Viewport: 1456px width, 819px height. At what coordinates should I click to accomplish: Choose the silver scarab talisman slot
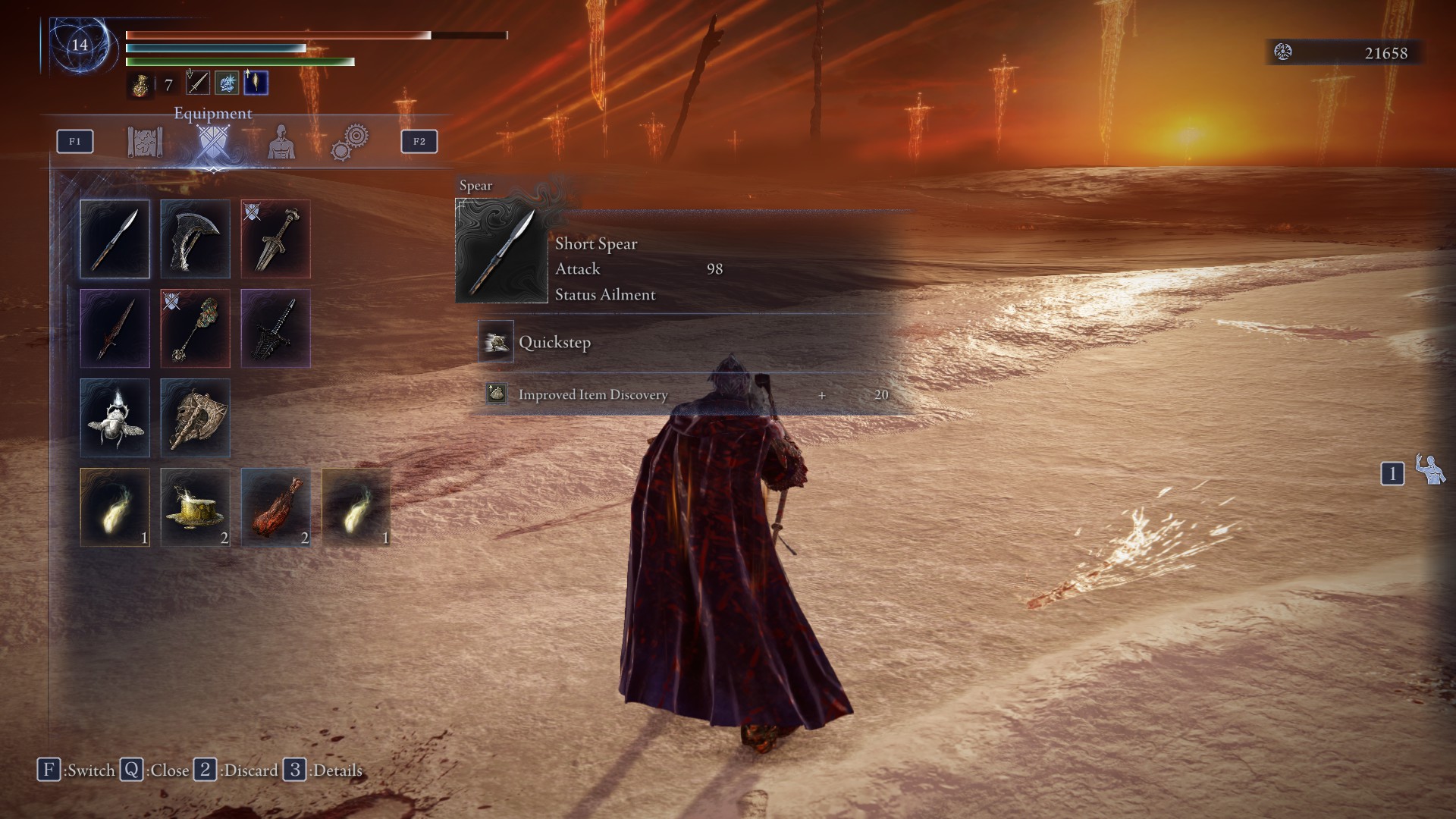pyautogui.click(x=115, y=418)
